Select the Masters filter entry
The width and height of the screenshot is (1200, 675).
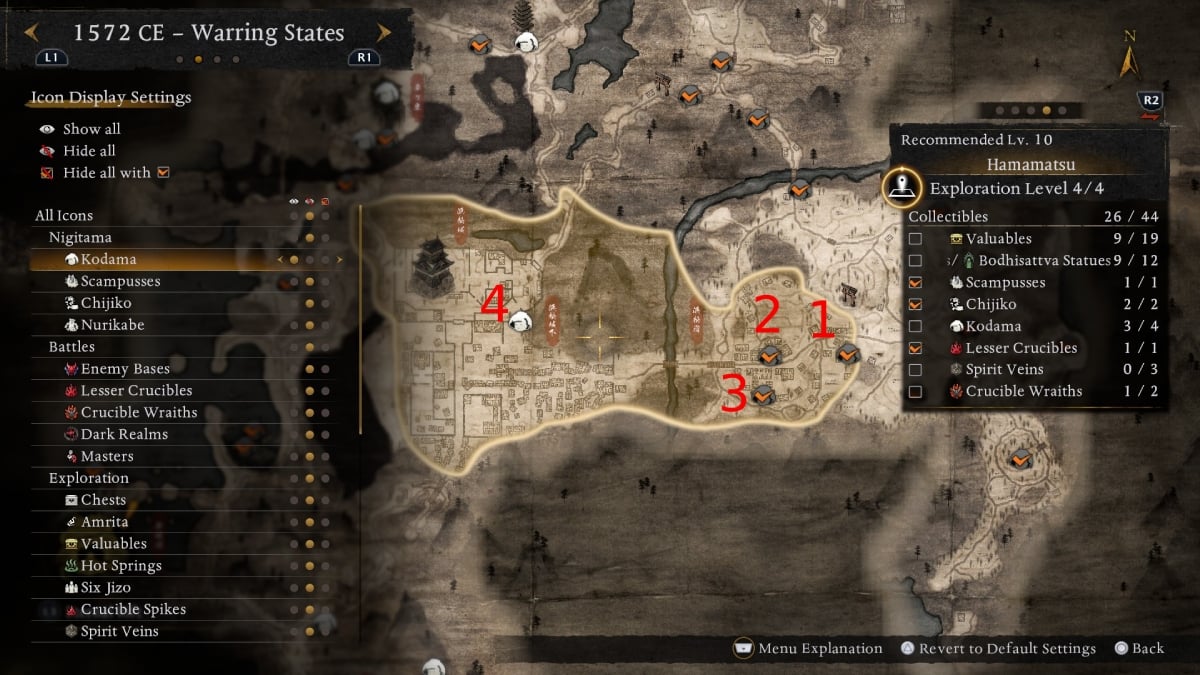tap(107, 456)
